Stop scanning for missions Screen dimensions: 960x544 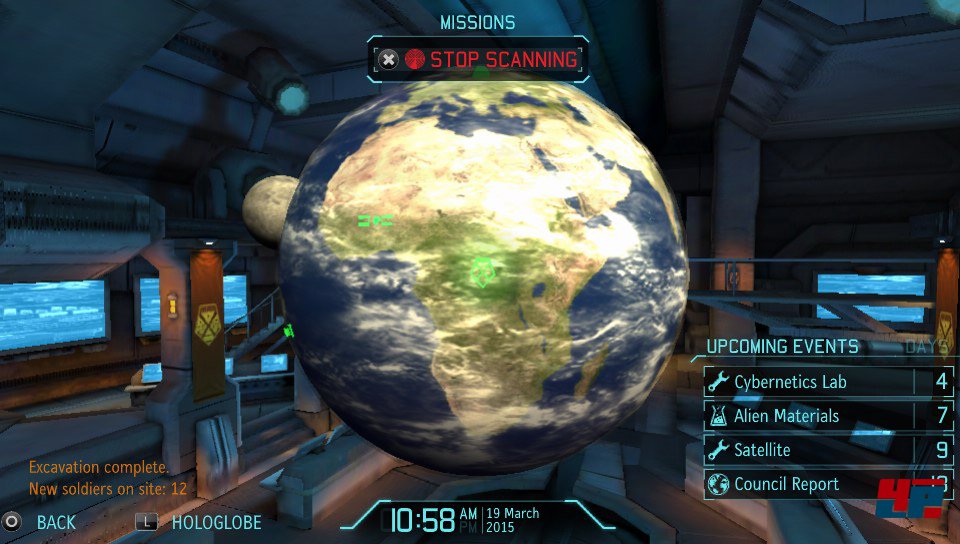(x=477, y=60)
